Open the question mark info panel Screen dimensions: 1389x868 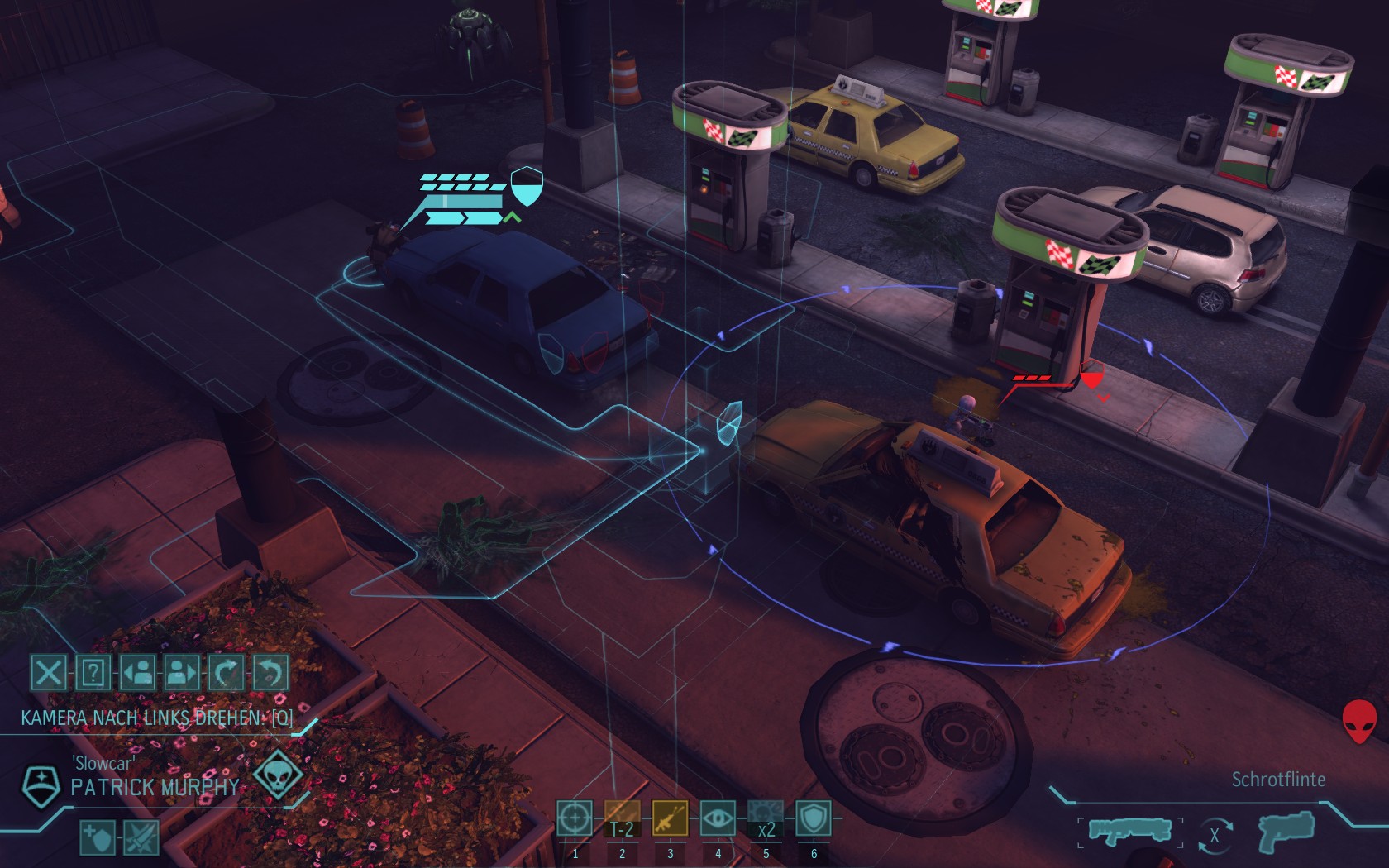pos(93,673)
